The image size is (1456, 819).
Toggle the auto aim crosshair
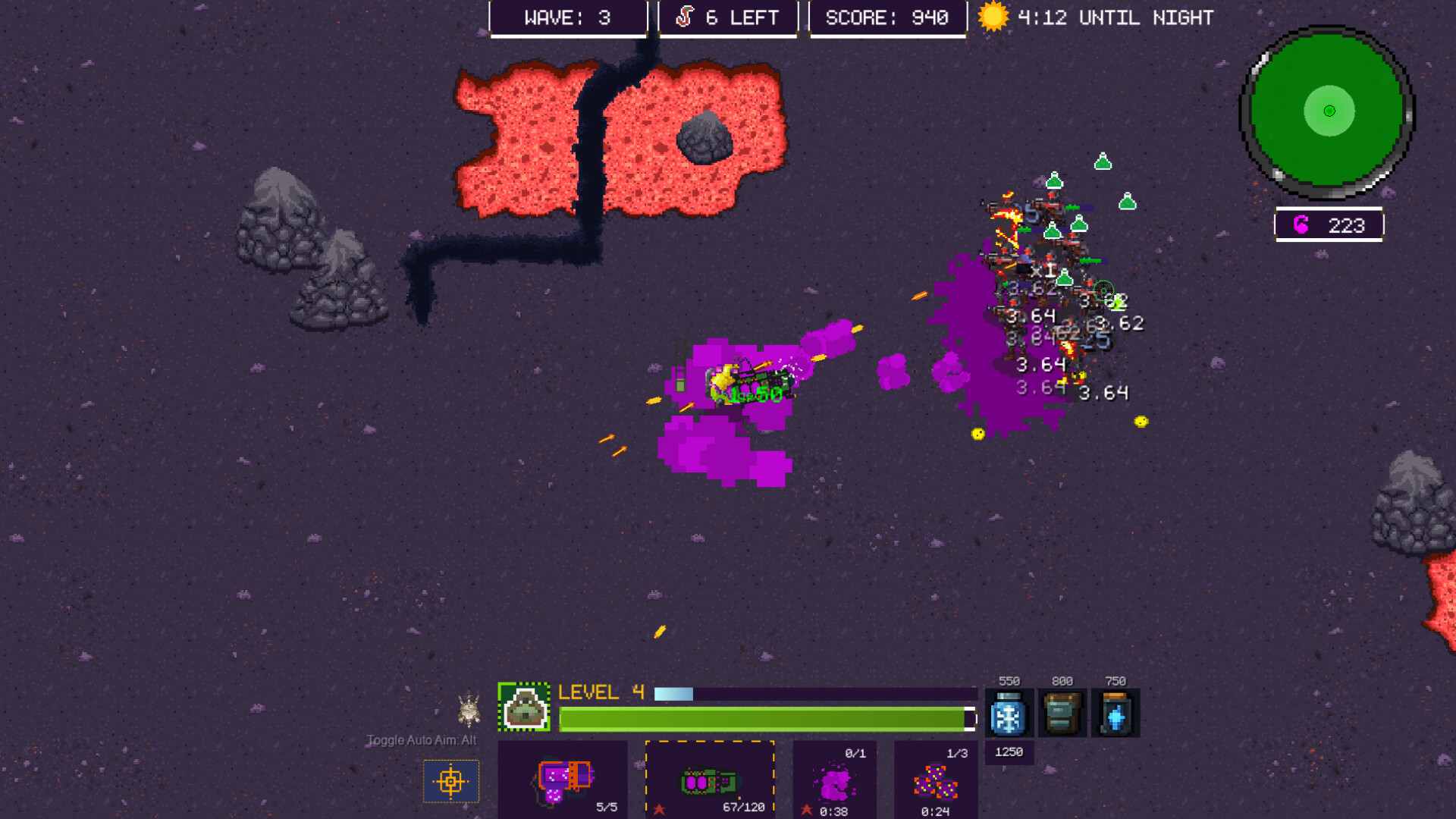click(451, 782)
